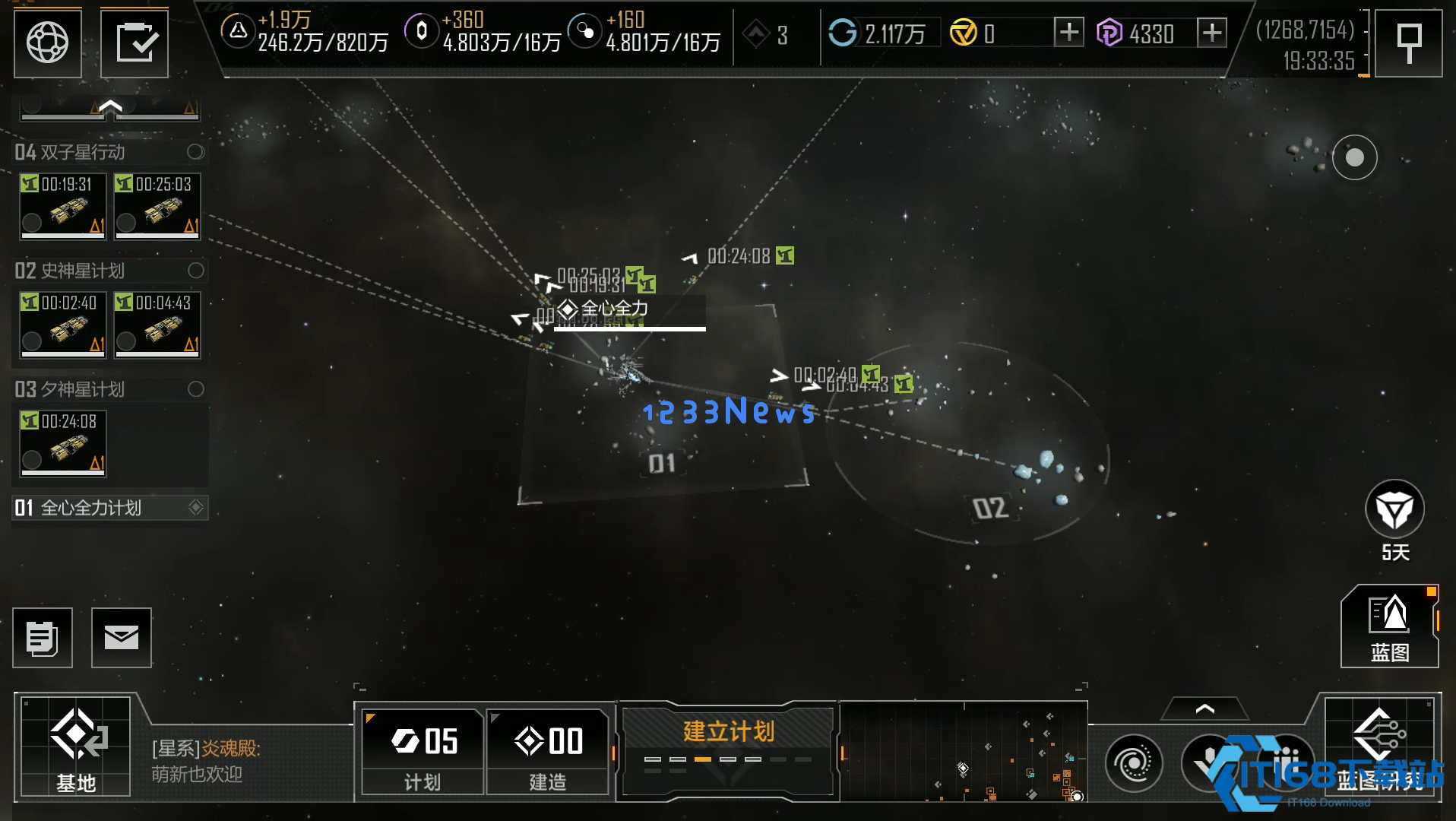Select the 03 夕神星计划 fleet card 00:24:08
Viewport: 1456px width, 821px height.
[x=63, y=442]
